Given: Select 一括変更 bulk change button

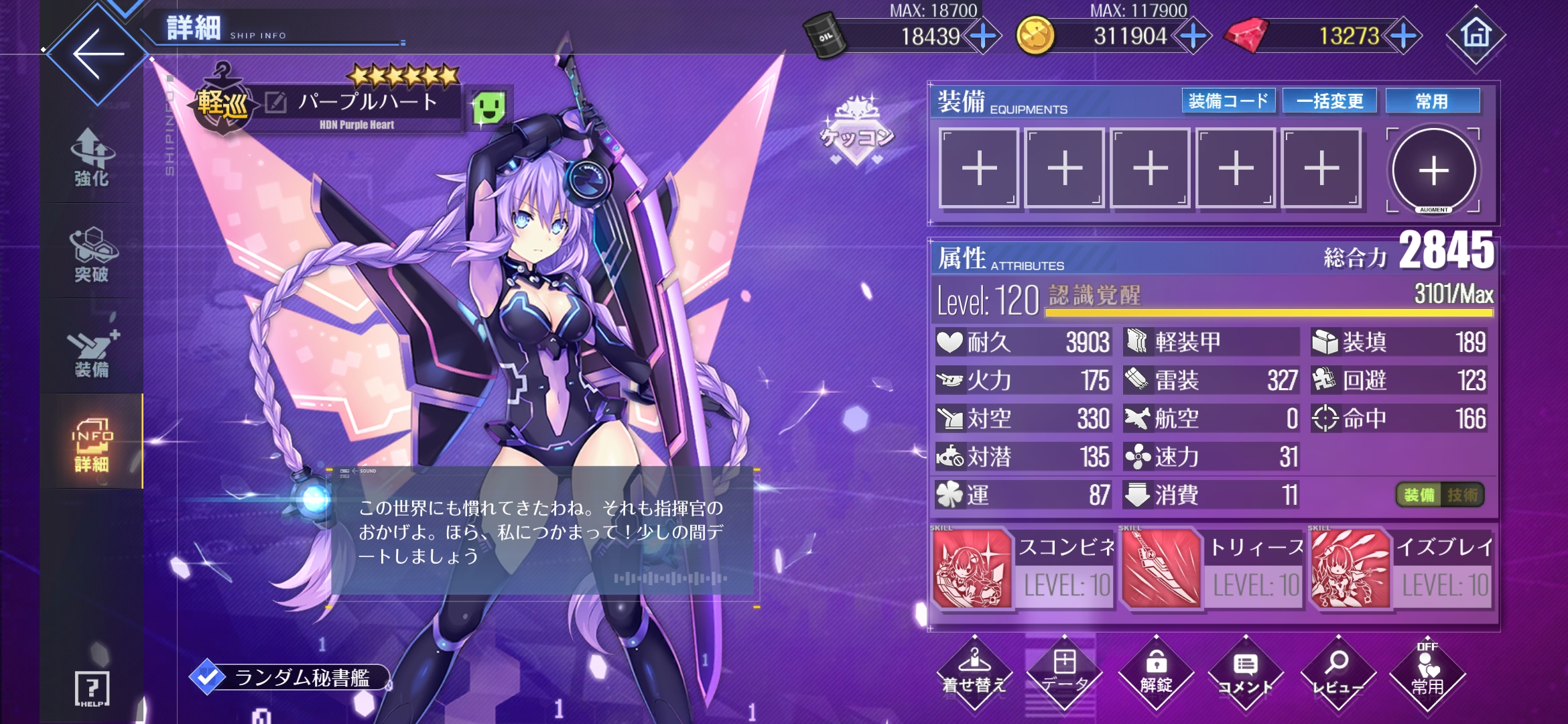Looking at the screenshot, I should 1329,101.
